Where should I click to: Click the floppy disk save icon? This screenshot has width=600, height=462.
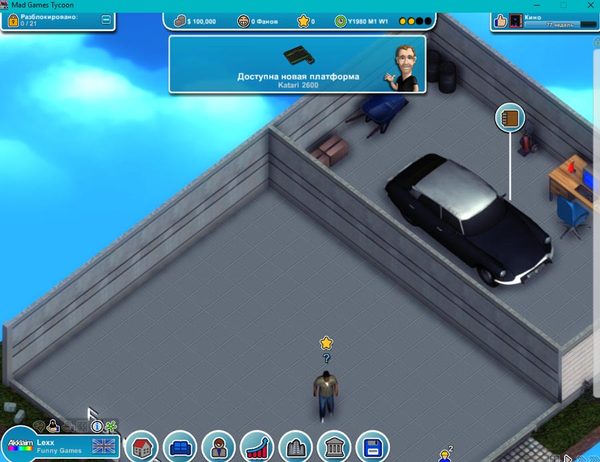[371, 446]
